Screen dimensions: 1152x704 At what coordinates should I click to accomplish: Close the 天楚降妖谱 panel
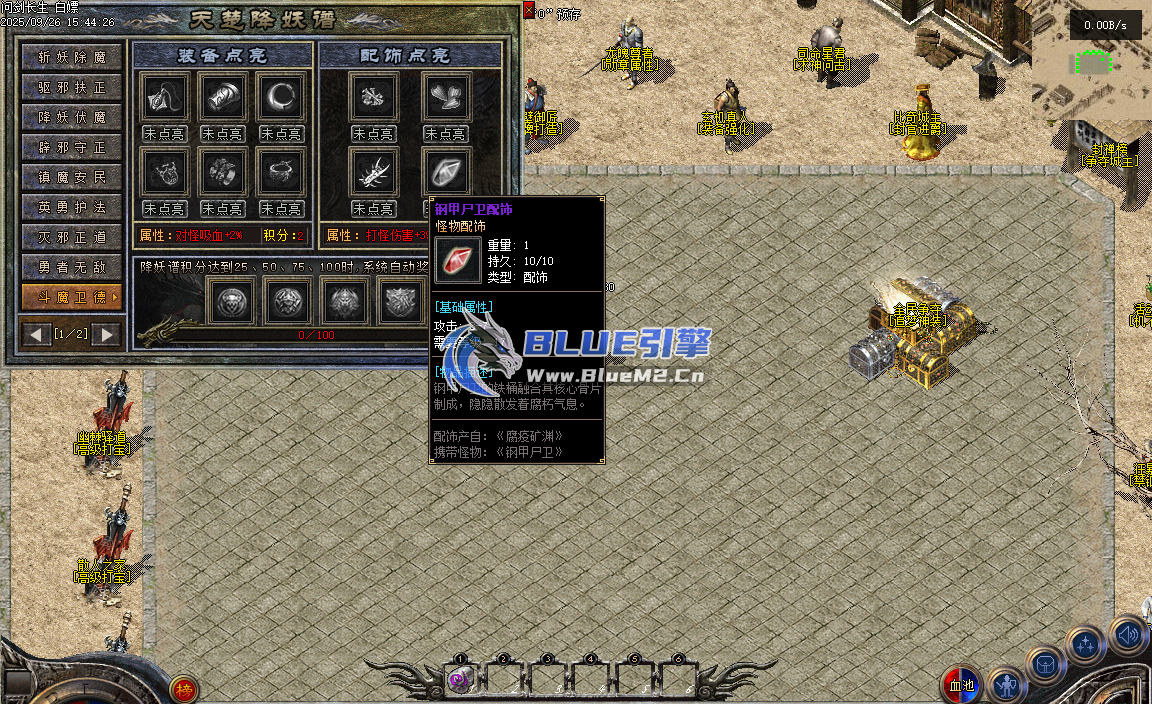pyautogui.click(x=528, y=10)
